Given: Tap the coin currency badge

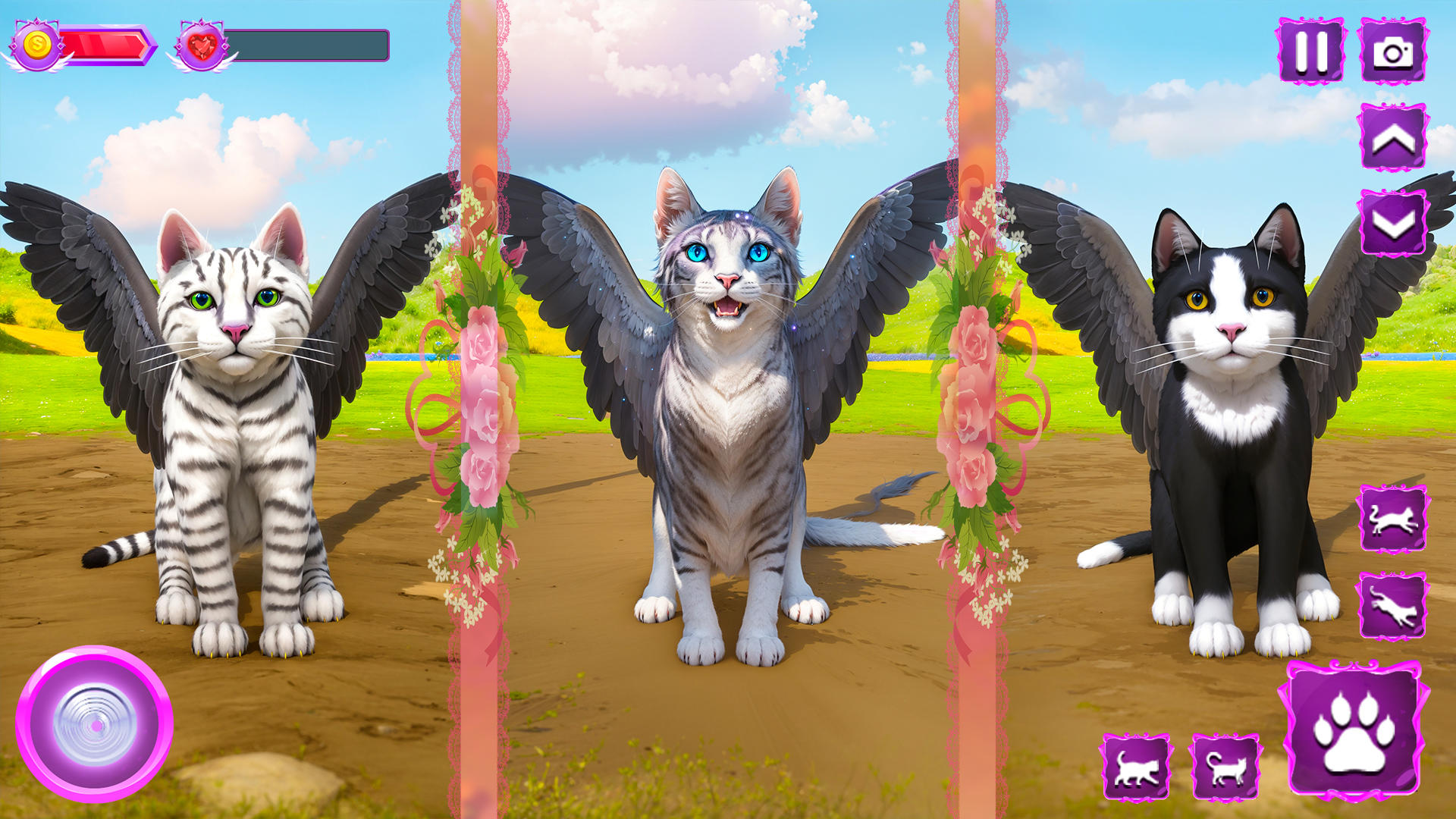Looking at the screenshot, I should [36, 43].
